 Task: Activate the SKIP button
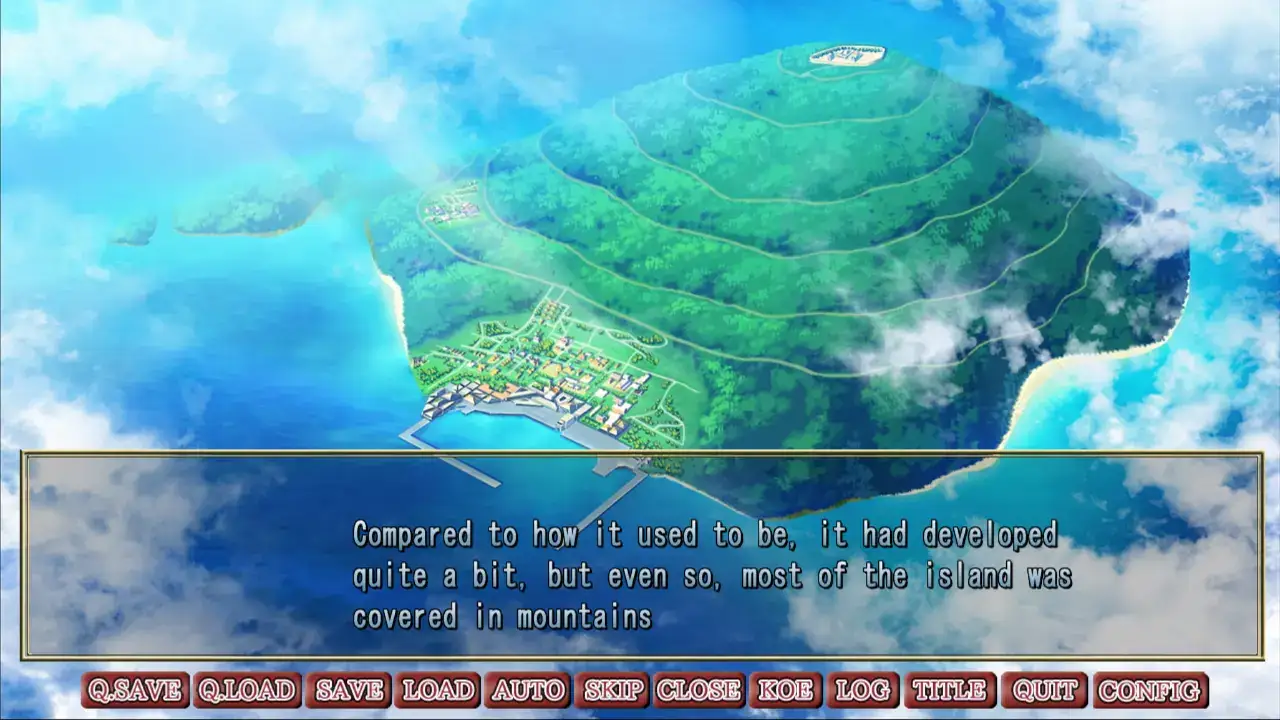pyautogui.click(x=612, y=690)
